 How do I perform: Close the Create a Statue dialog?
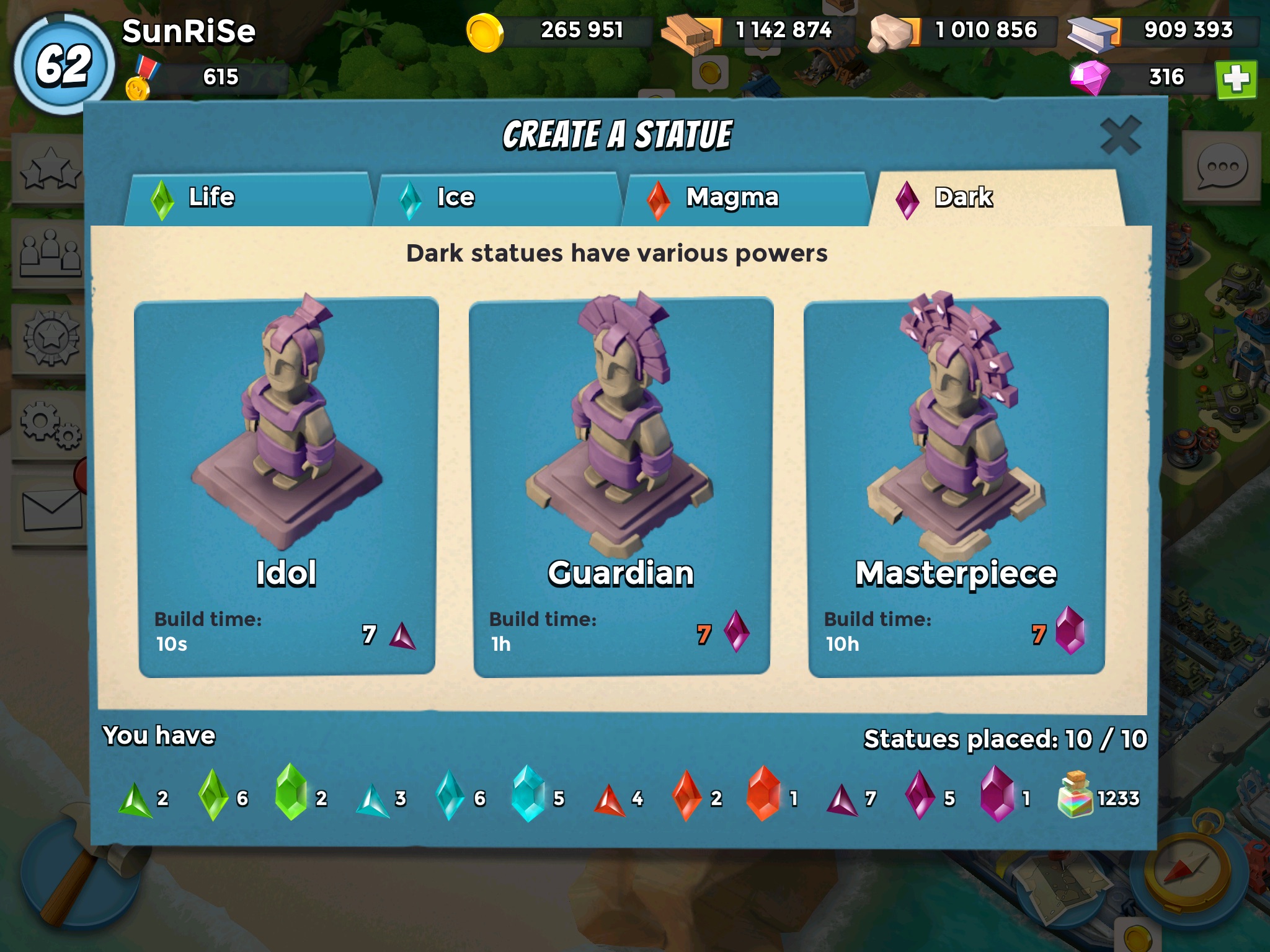(x=1120, y=136)
